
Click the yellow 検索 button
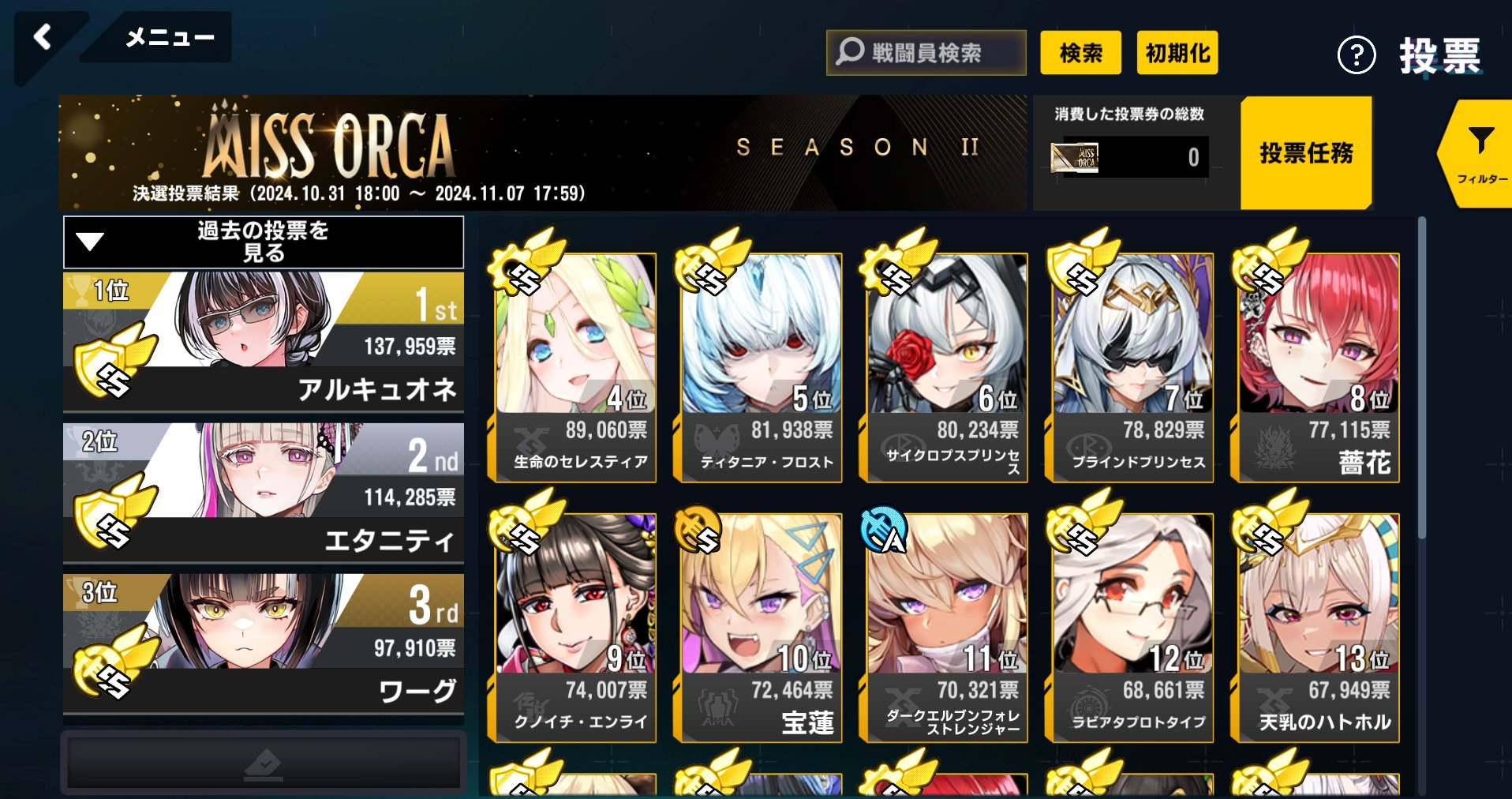click(x=1080, y=53)
